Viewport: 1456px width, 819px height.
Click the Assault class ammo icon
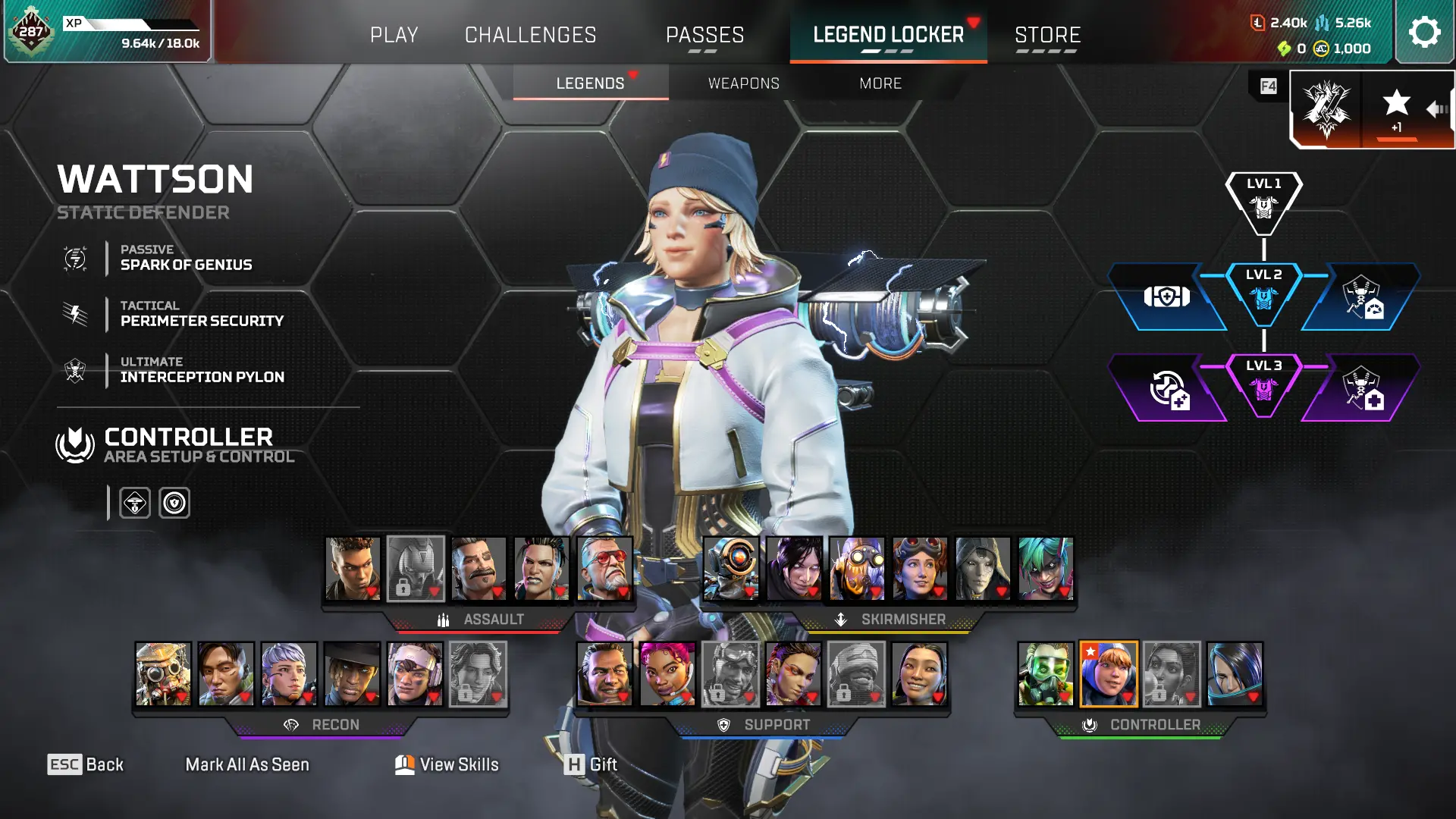click(444, 619)
